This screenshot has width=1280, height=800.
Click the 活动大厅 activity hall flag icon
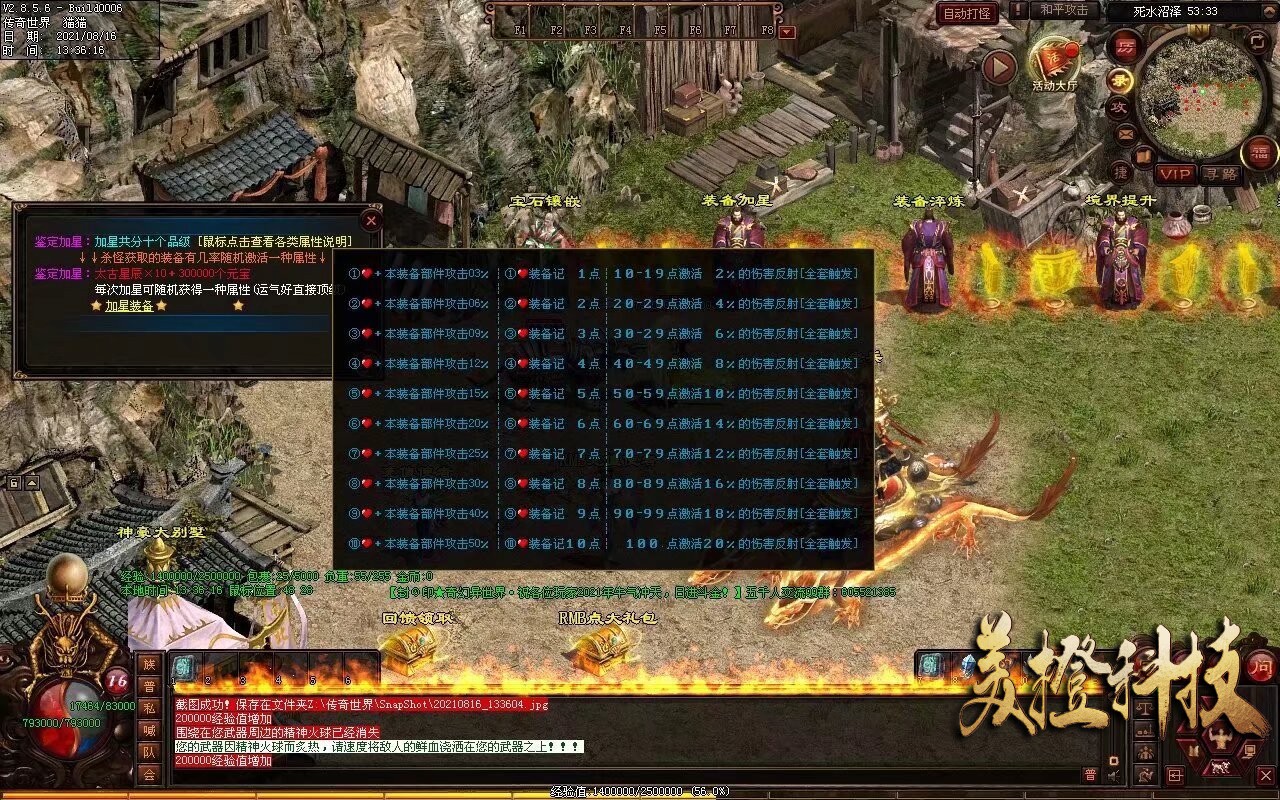[x=1055, y=58]
